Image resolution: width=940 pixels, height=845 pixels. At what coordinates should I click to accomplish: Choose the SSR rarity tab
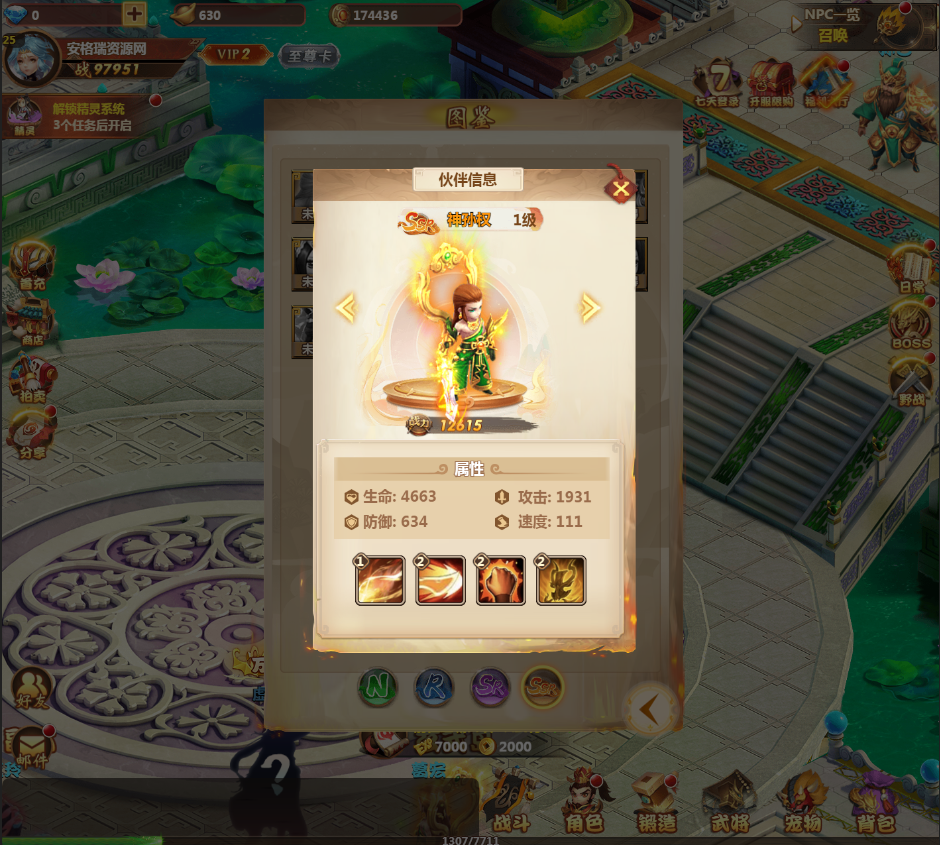tap(544, 687)
